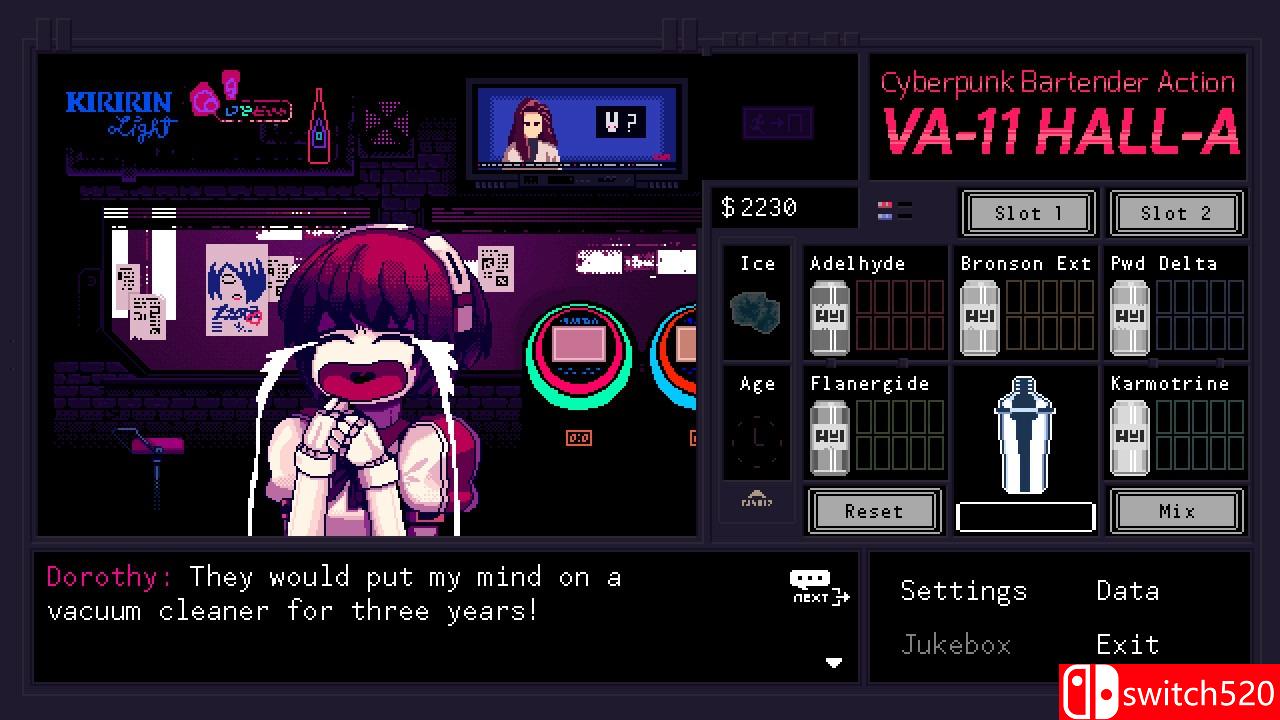Click the small robot icon below the Age panel
Viewport: 1280px width, 720px height.
point(756,502)
